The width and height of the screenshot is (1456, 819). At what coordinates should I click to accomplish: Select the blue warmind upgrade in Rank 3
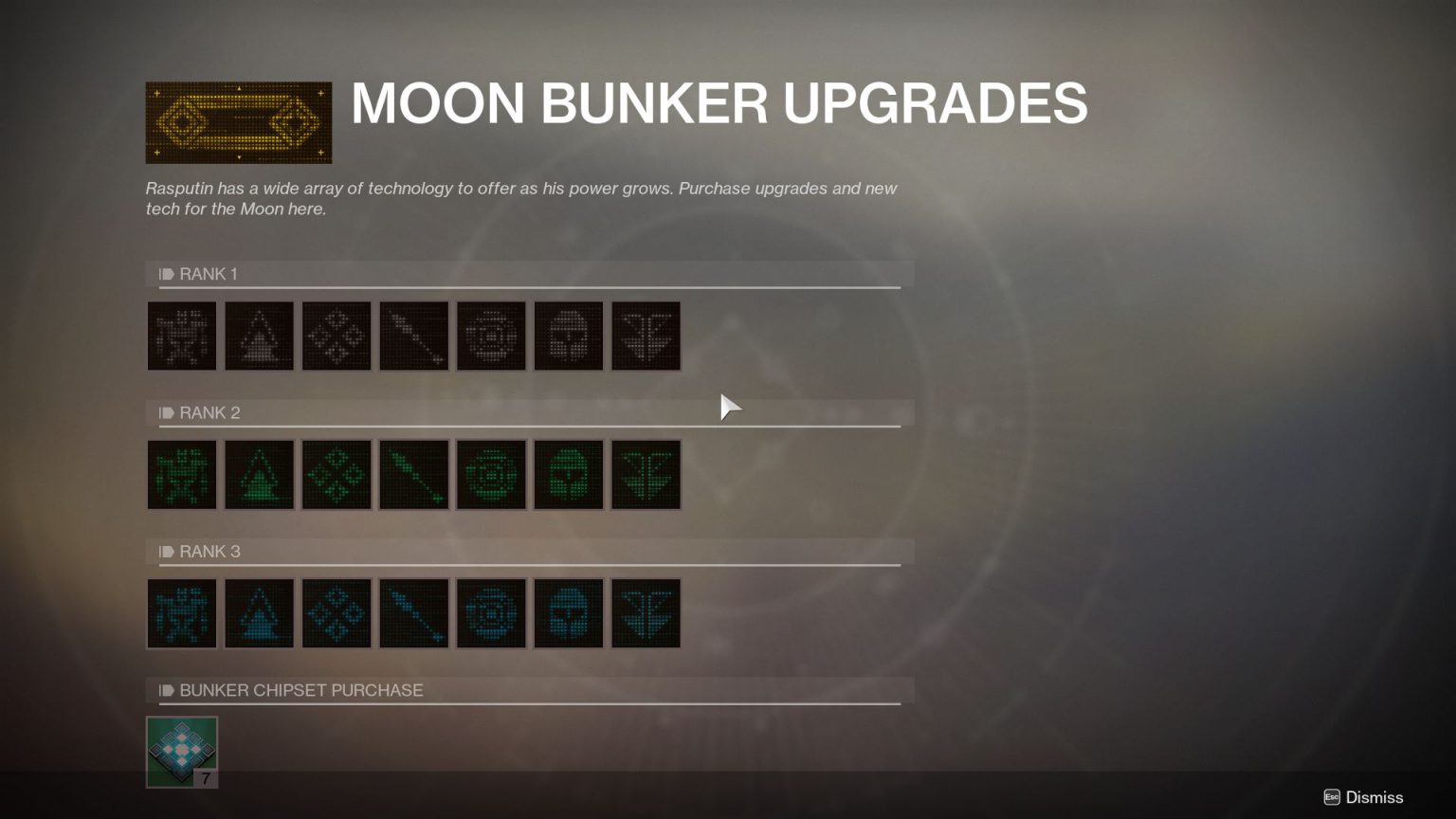click(182, 613)
